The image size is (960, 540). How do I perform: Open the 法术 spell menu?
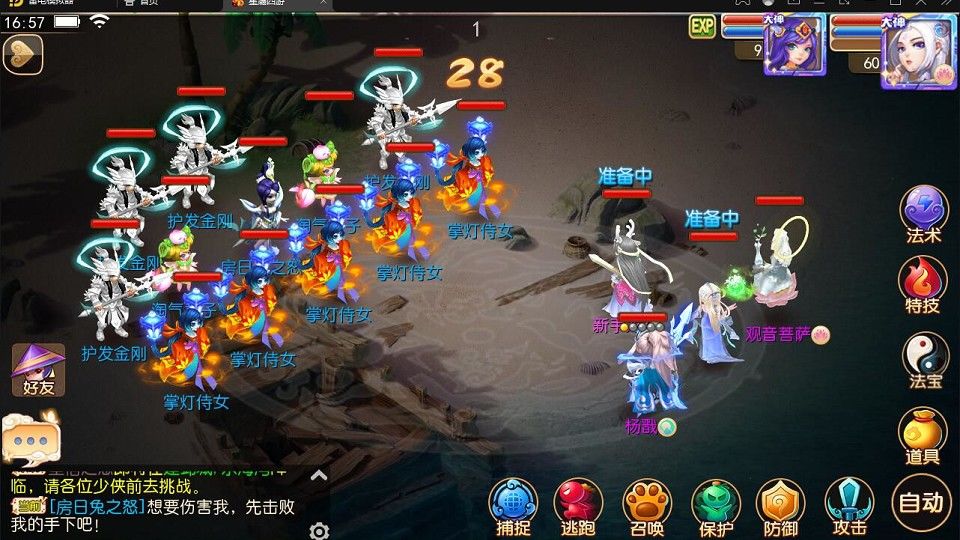click(923, 212)
